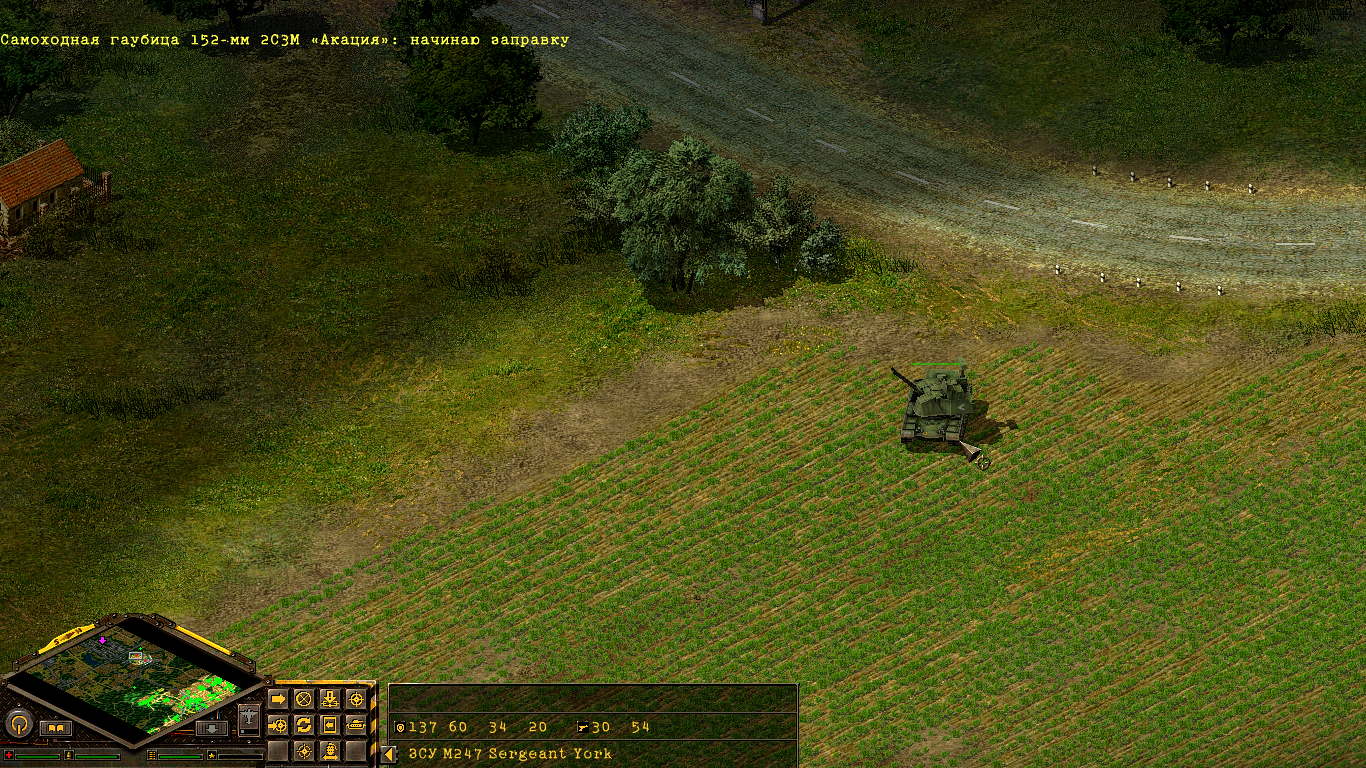Select the circular Rotate order icon

[303, 725]
